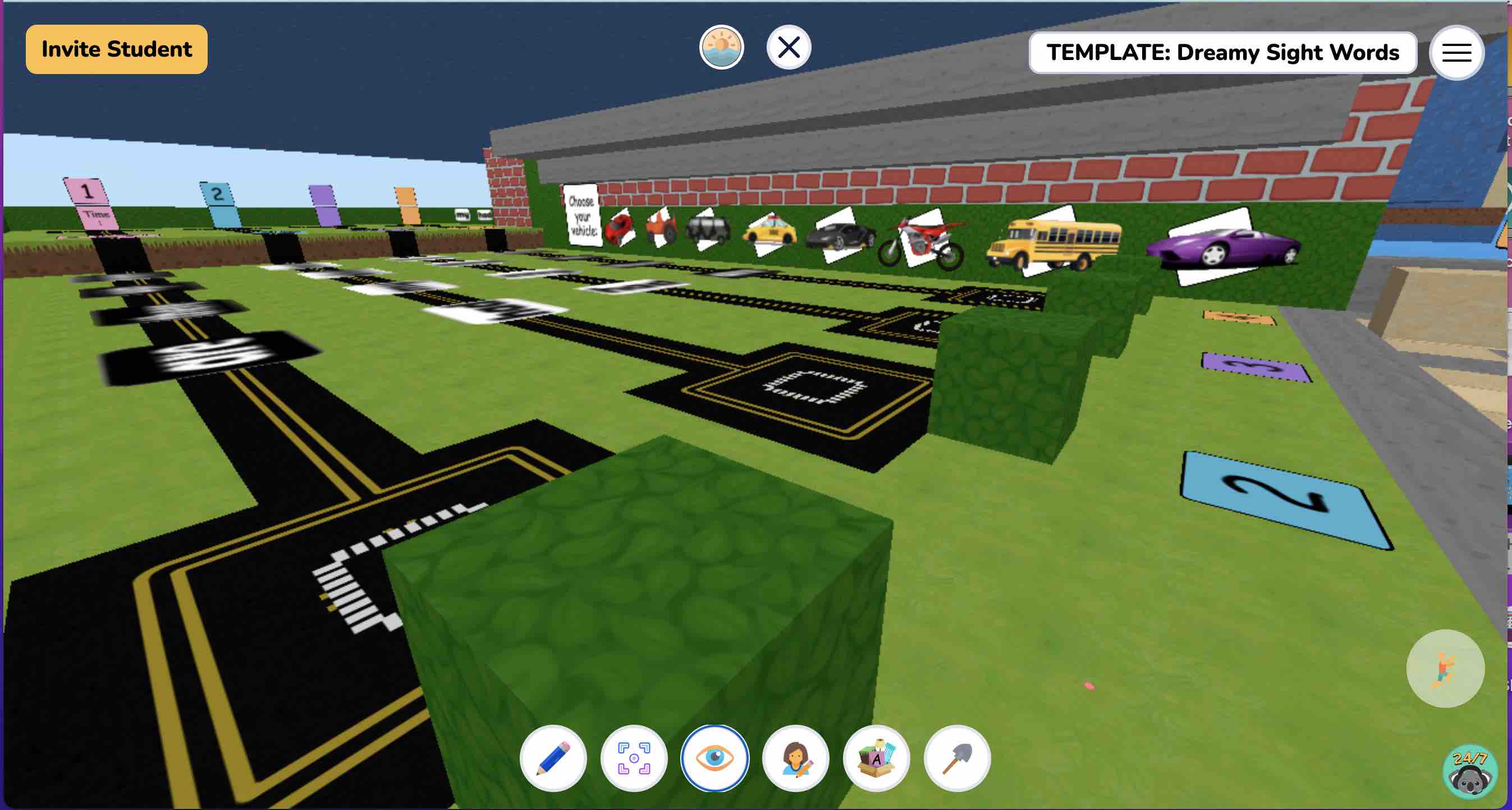
Task: Expand the template options menu
Action: [1457, 53]
